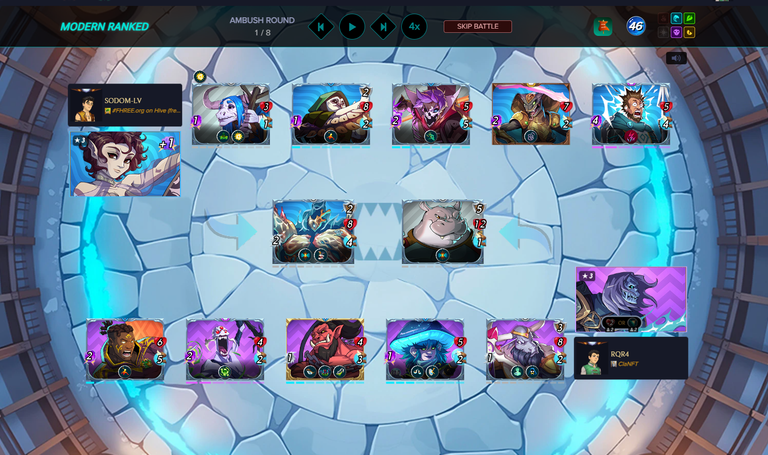Select SODOM-LY's curly-haired summoner card
The height and width of the screenshot is (455, 768).
pyautogui.click(x=125, y=164)
